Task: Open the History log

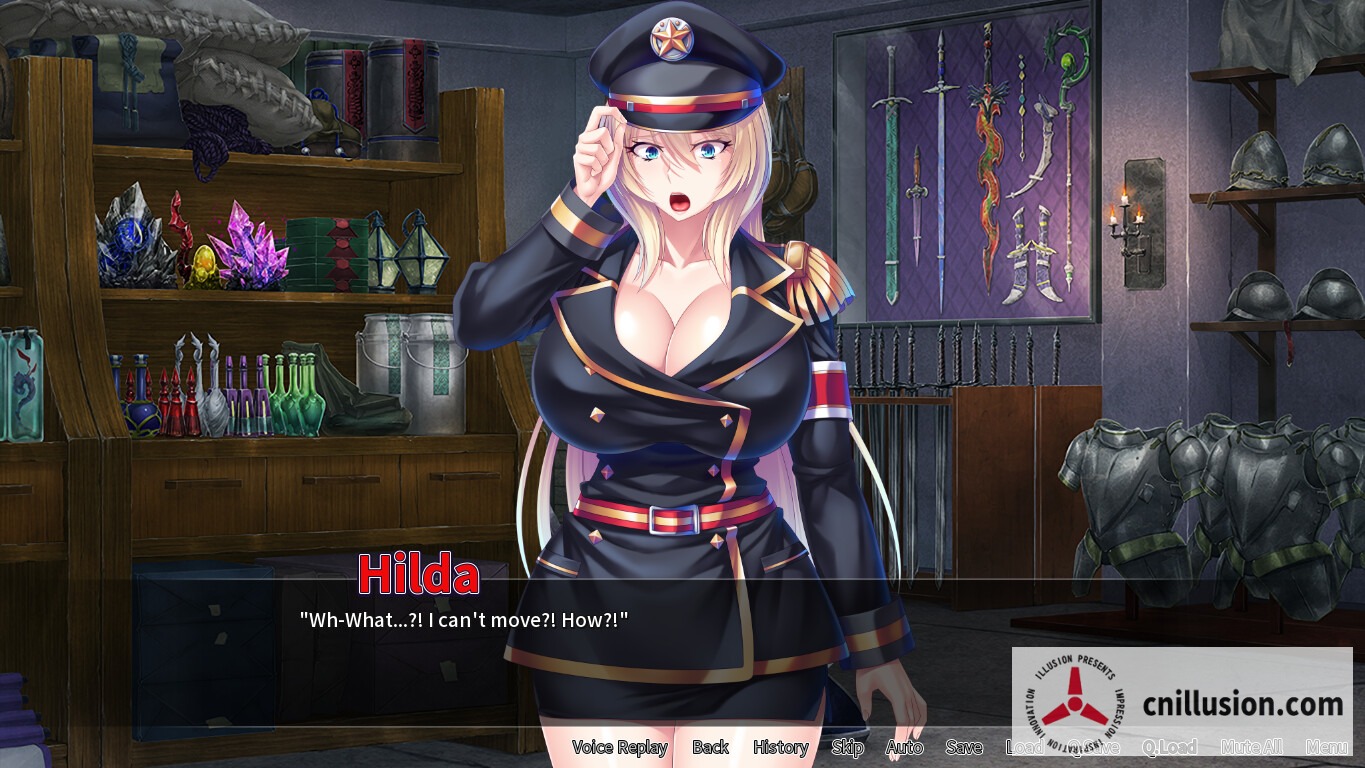Action: [x=780, y=747]
